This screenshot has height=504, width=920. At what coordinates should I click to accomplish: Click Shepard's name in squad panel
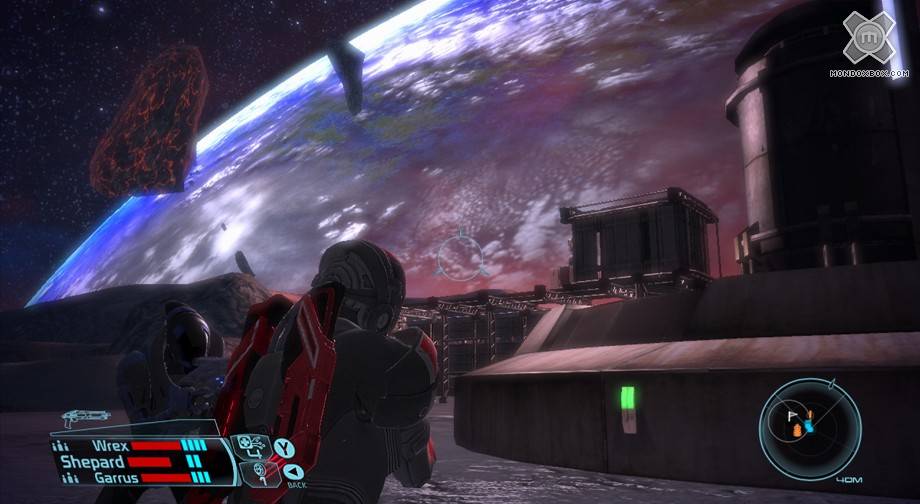[92, 461]
